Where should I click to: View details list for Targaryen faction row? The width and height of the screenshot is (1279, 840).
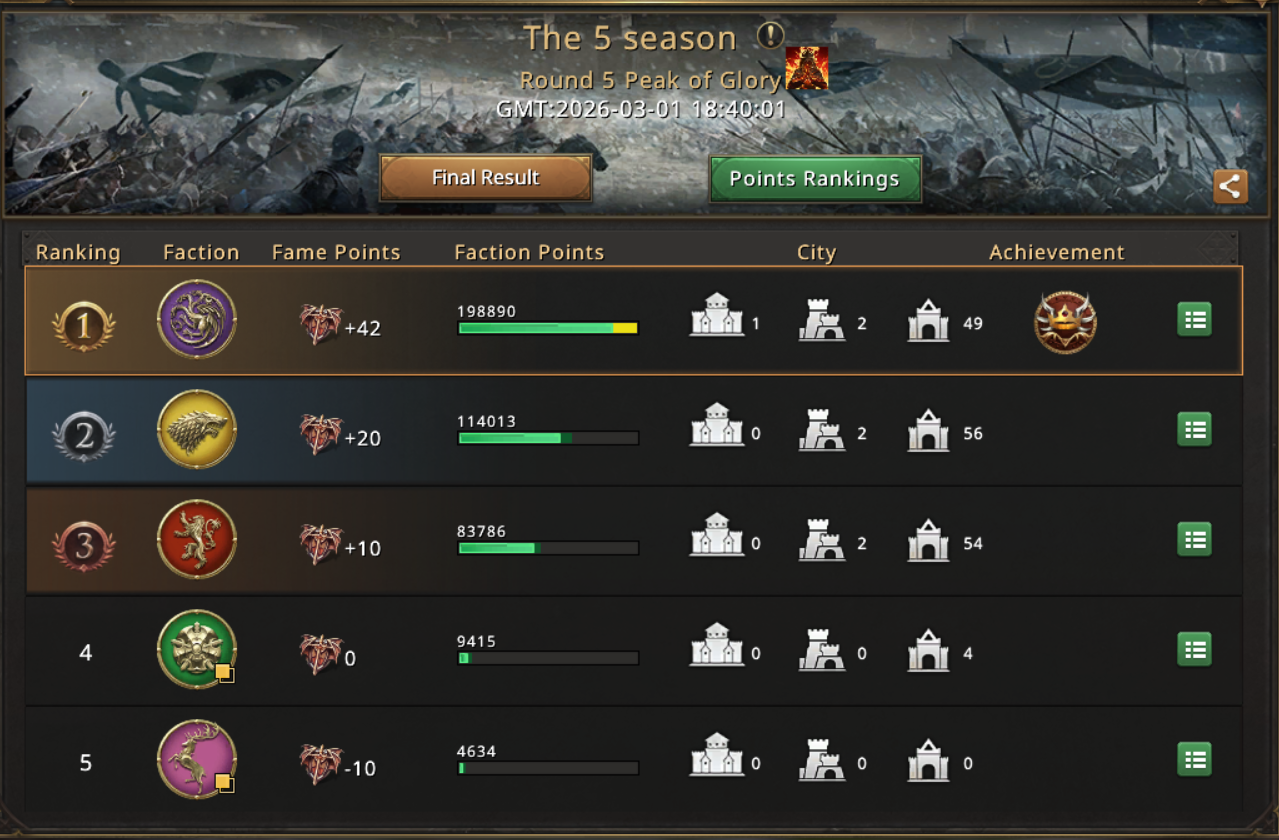point(1194,320)
